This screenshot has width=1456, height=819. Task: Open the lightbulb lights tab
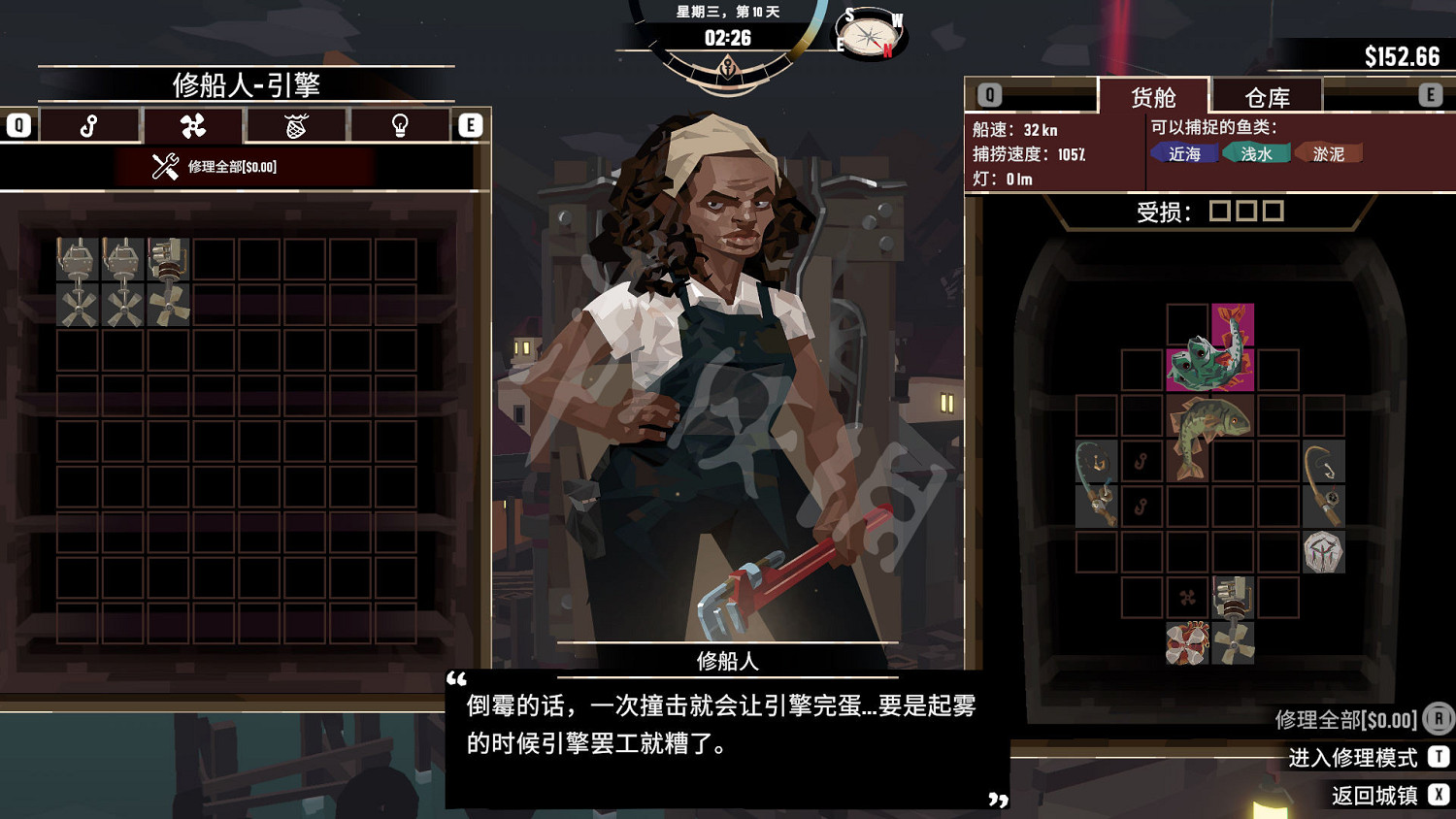[399, 125]
